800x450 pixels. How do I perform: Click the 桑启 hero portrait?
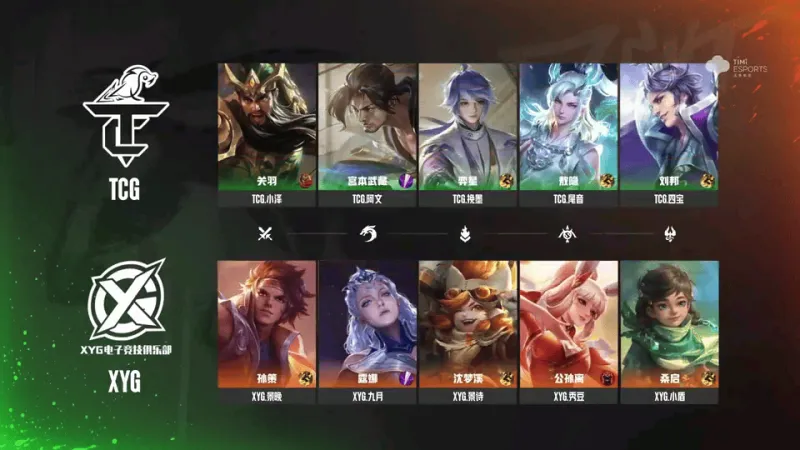pyautogui.click(x=668, y=324)
